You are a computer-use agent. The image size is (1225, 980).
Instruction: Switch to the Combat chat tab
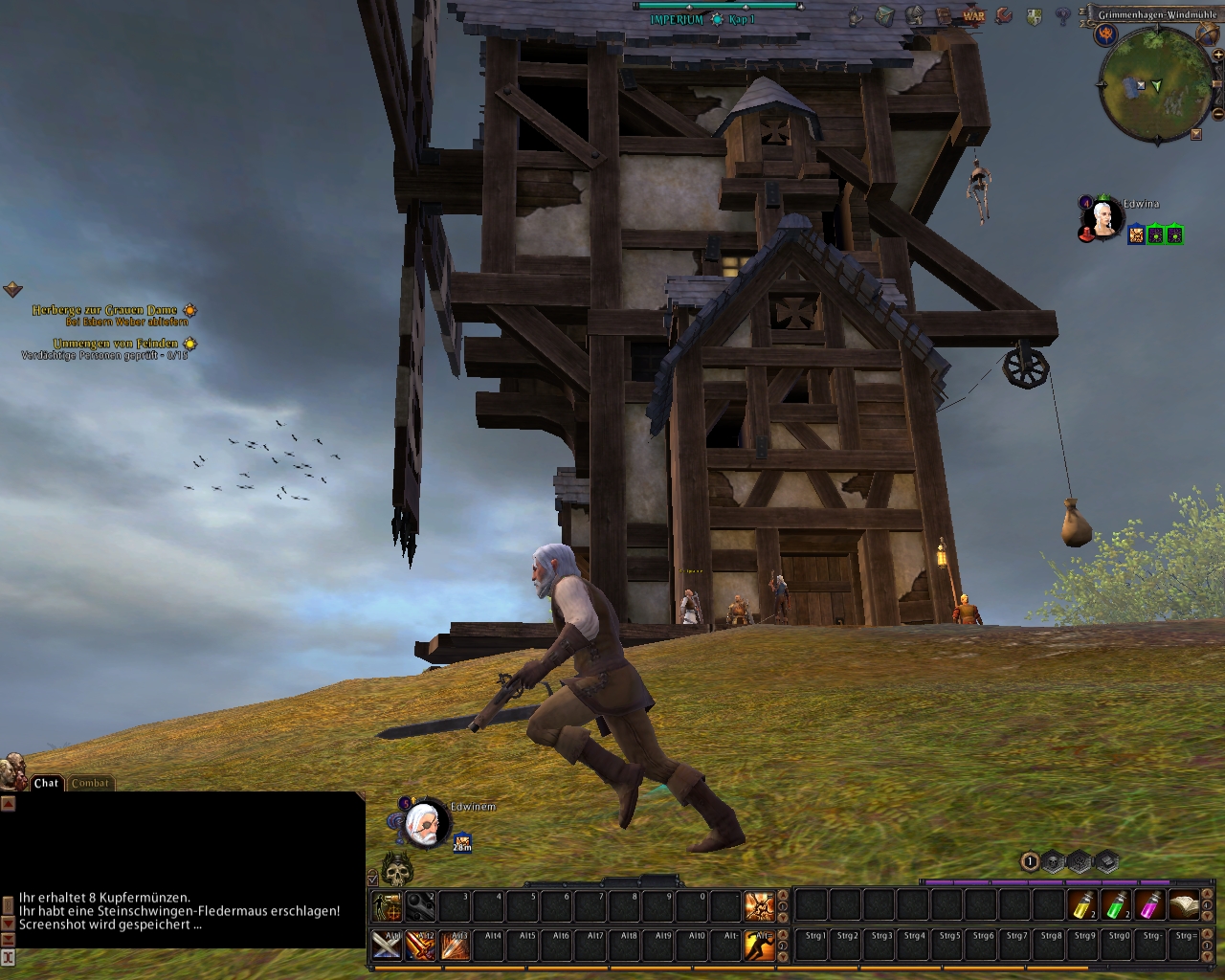click(91, 783)
